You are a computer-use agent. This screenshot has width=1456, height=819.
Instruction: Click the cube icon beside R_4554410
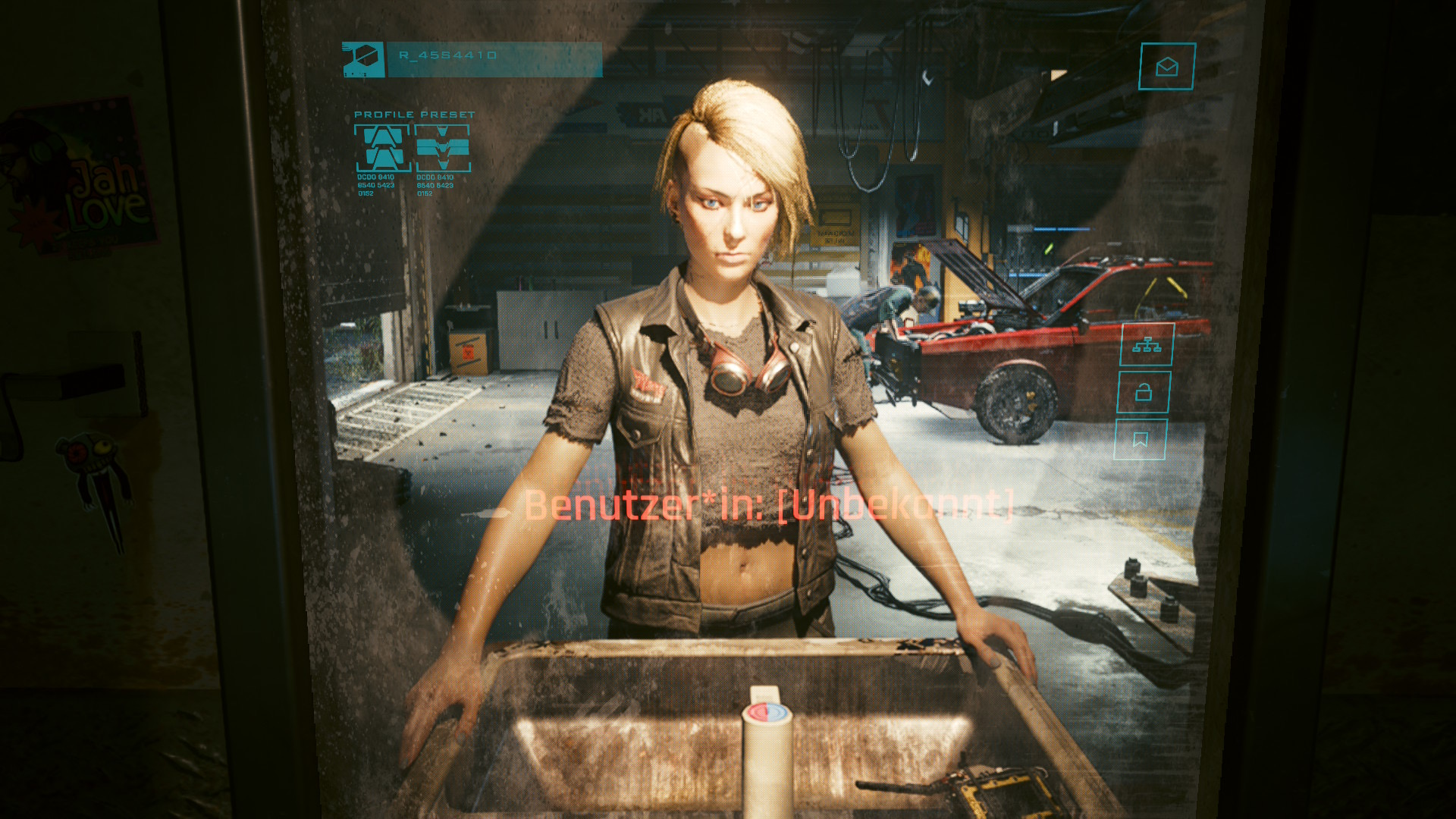[x=363, y=59]
